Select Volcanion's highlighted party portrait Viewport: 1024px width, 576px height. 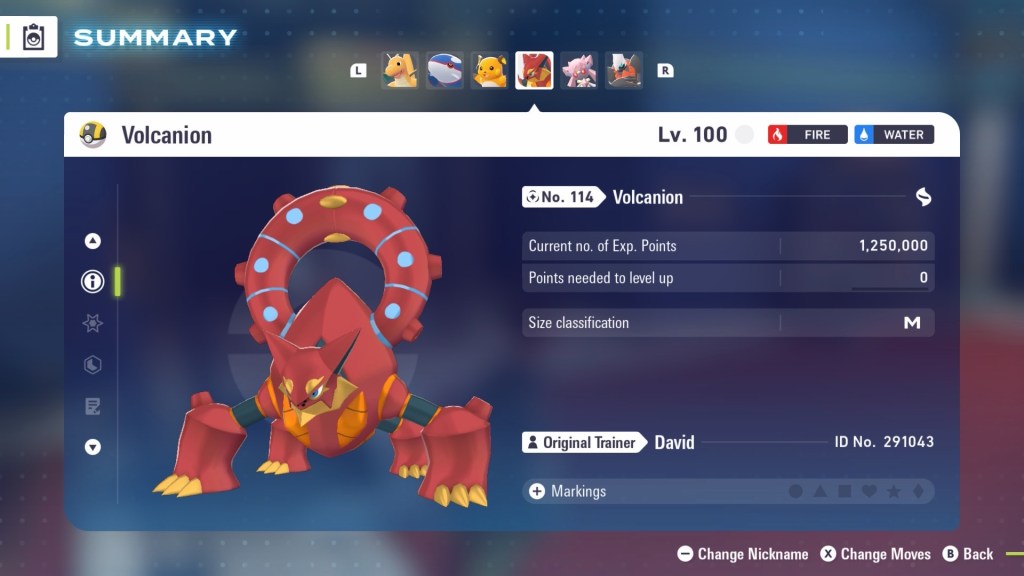pos(534,71)
